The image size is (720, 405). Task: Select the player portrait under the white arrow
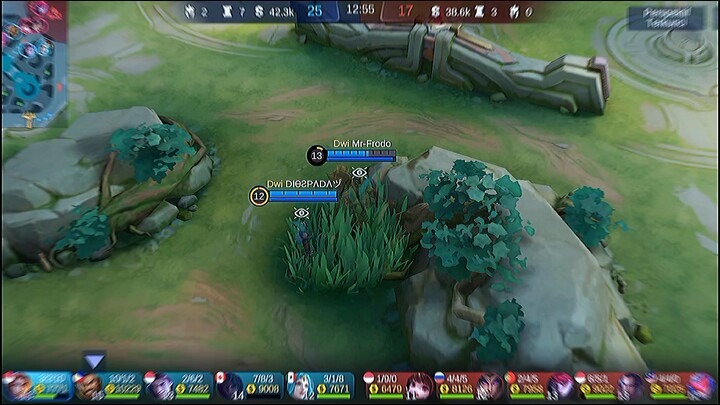(x=91, y=386)
